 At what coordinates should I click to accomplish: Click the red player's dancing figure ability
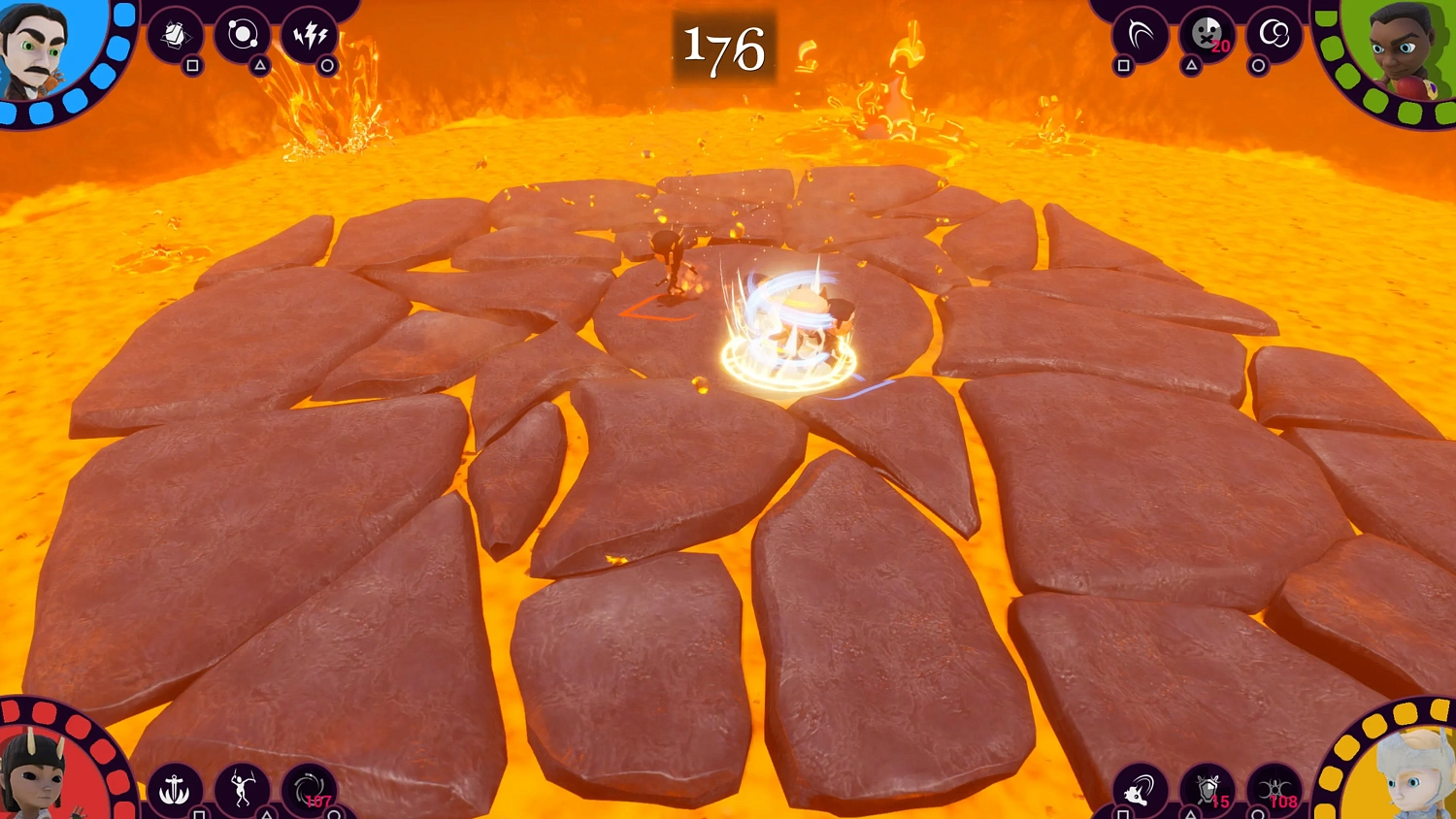point(243,786)
